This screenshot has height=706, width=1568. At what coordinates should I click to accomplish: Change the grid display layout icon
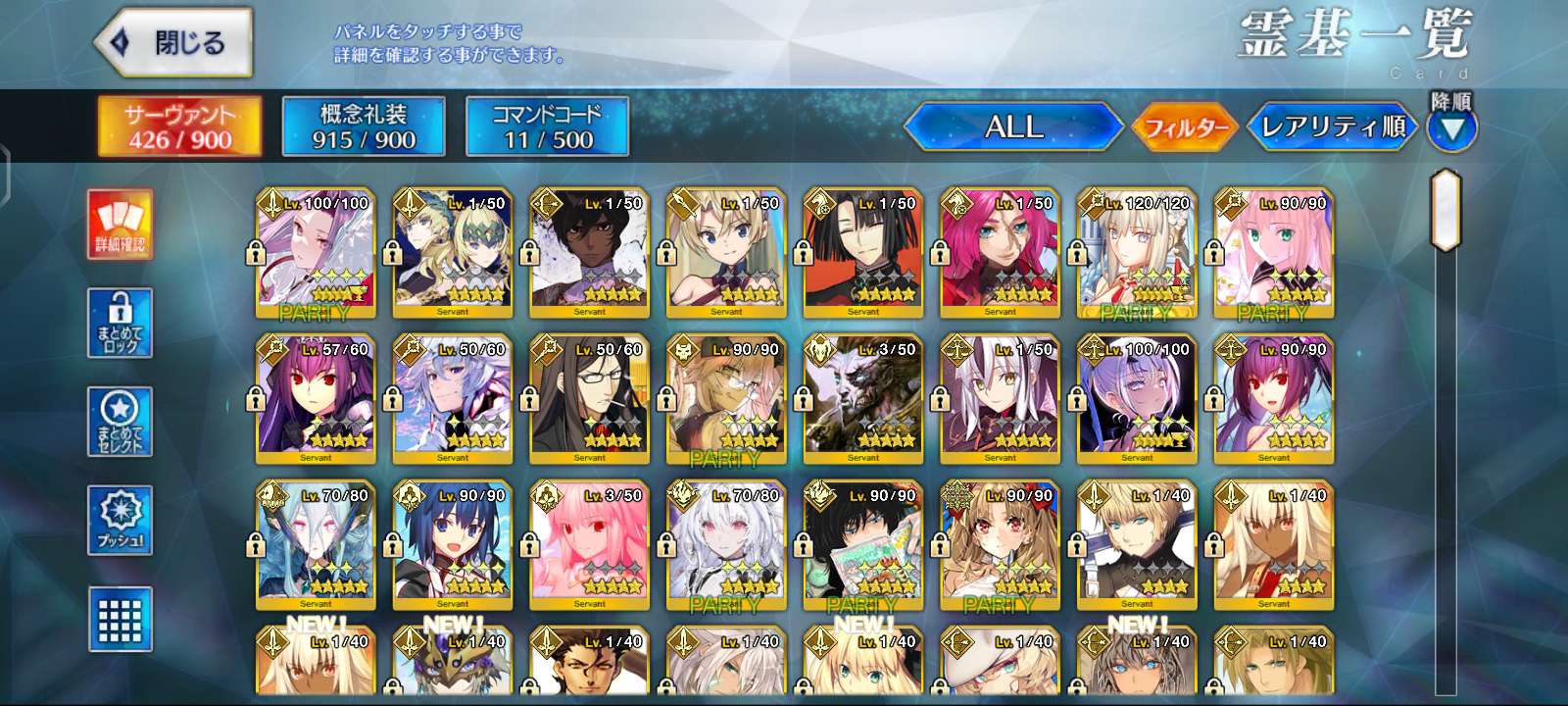point(120,619)
